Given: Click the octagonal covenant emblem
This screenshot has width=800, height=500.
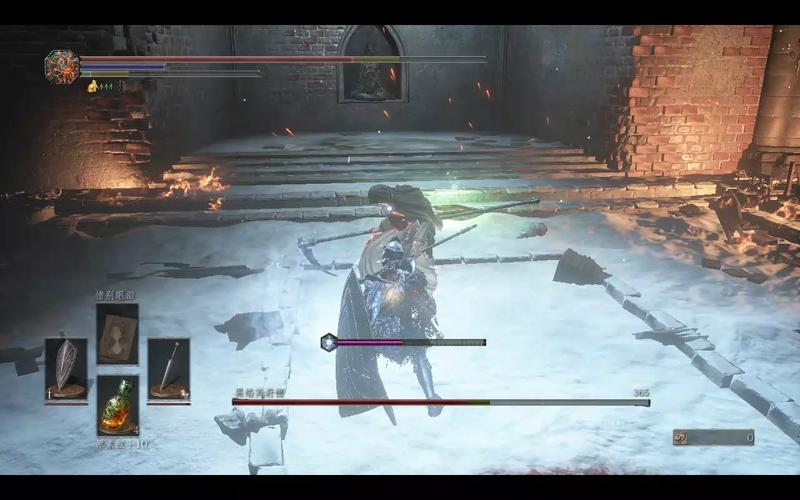Looking at the screenshot, I should [x=61, y=66].
